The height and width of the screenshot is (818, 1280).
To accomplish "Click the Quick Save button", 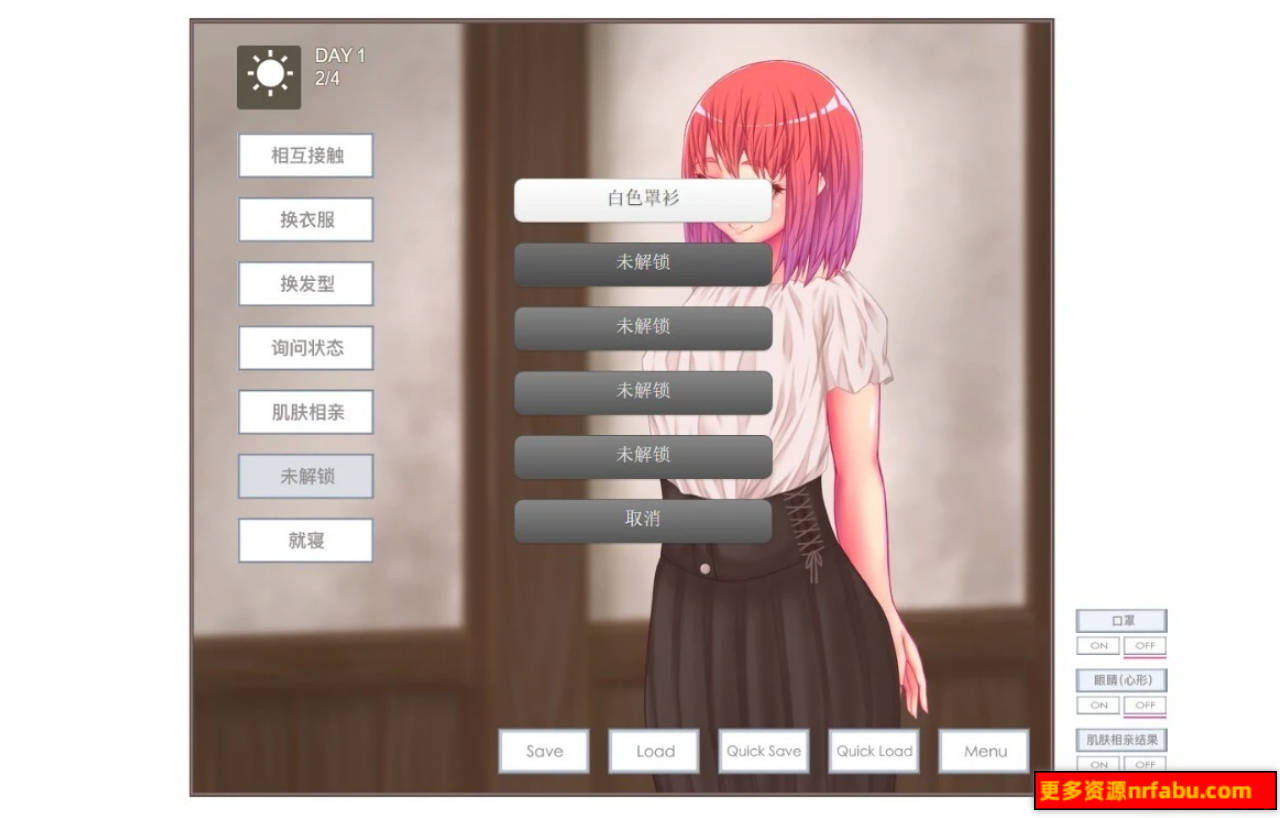I will pyautogui.click(x=763, y=751).
